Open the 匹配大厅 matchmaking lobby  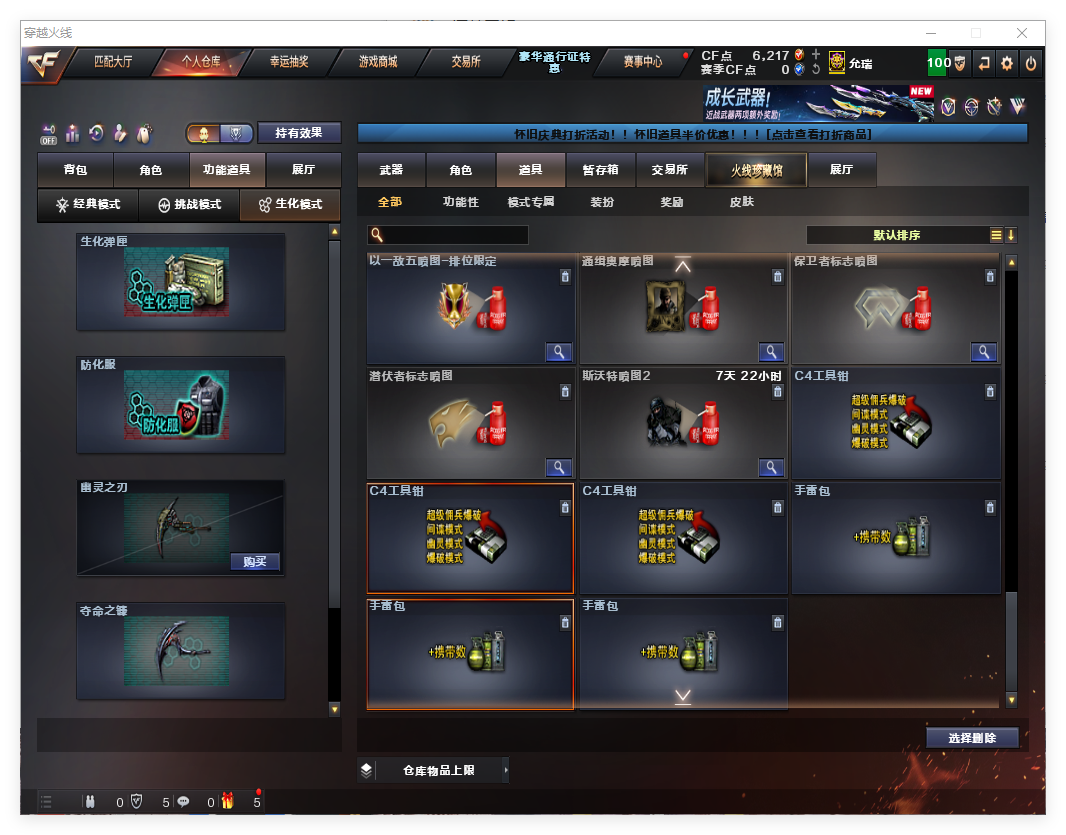point(112,62)
